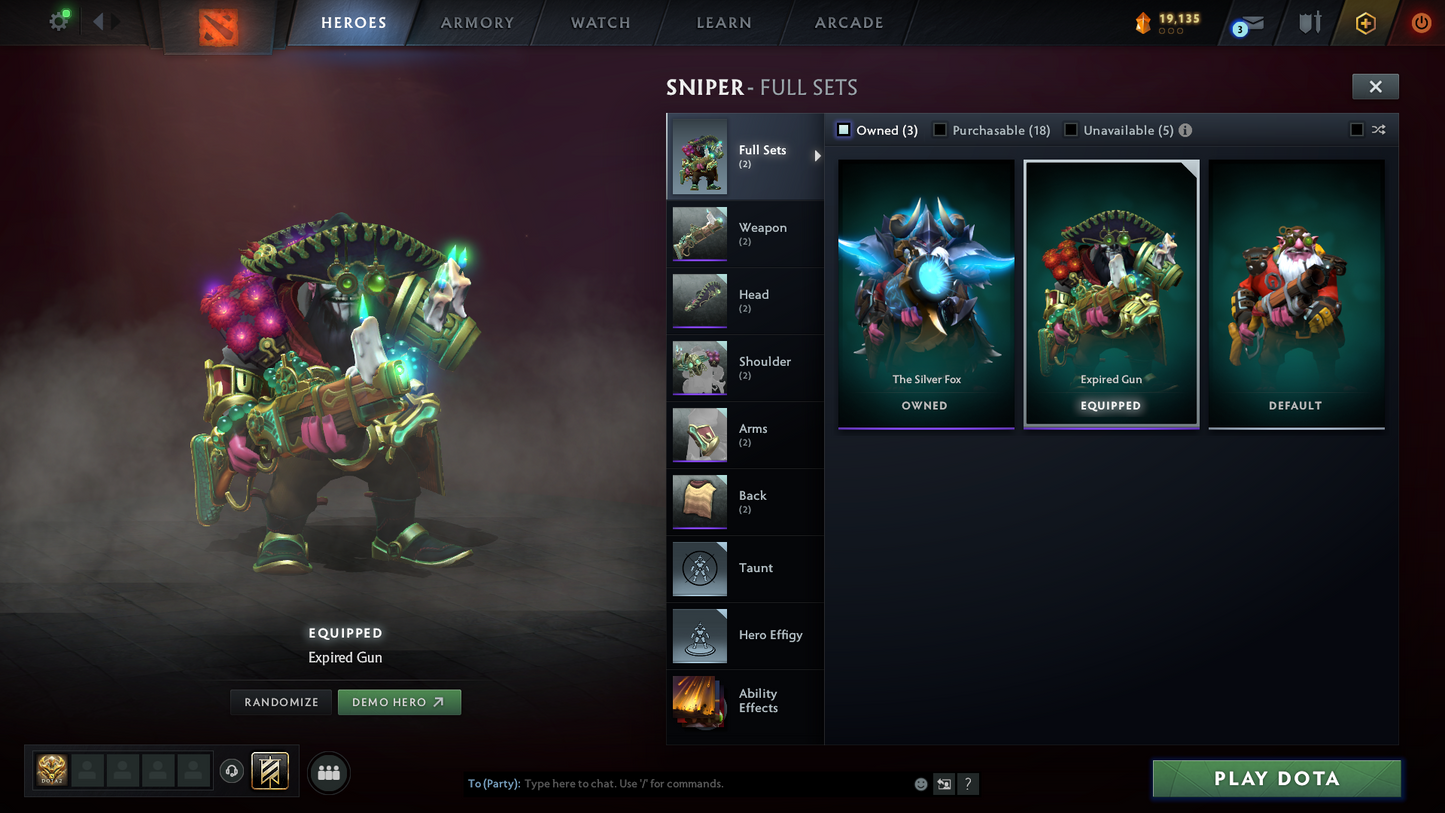Open the settings gear icon
The image size is (1445, 813).
[58, 20]
